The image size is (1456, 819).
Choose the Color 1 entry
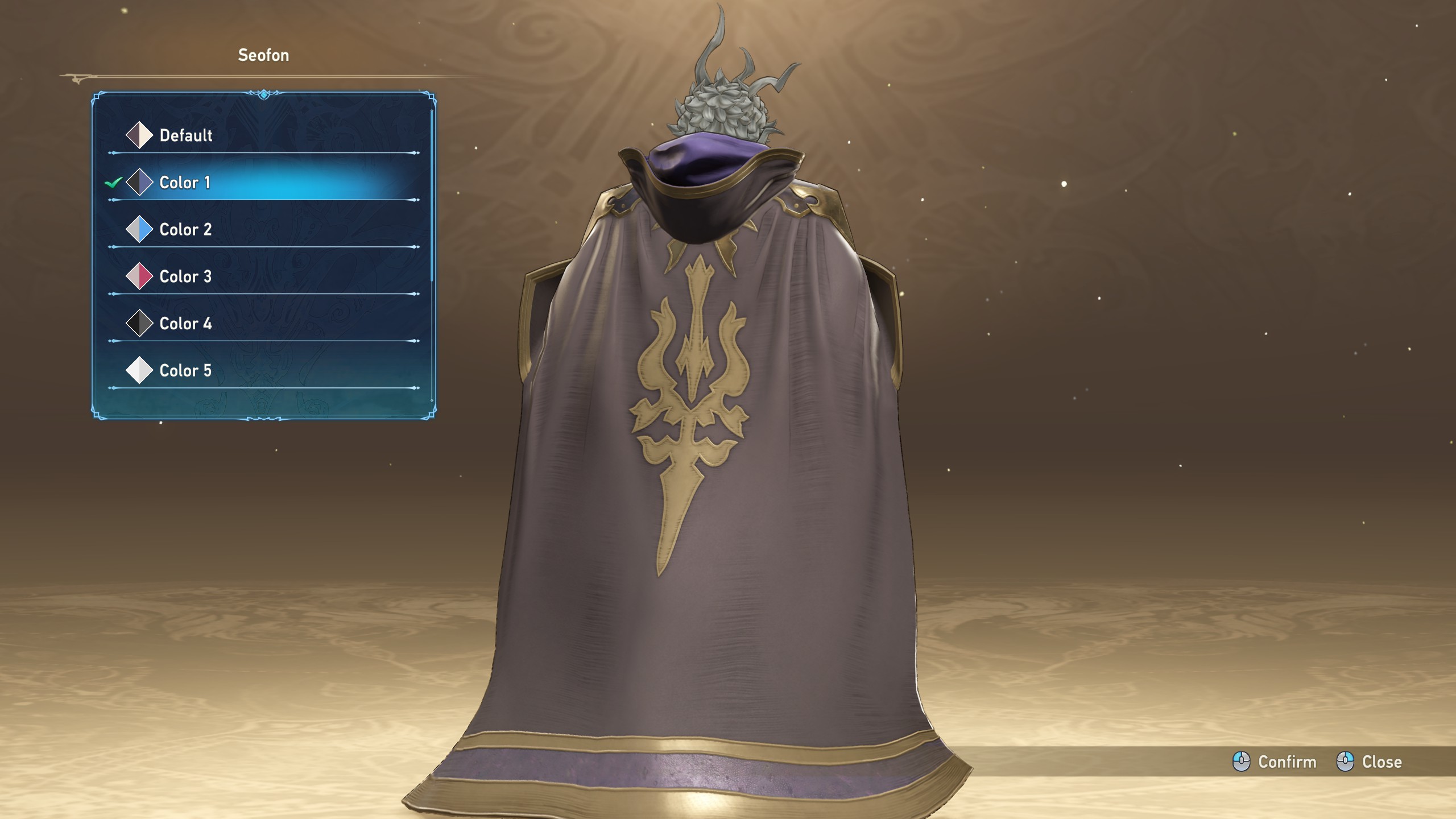pos(185,183)
